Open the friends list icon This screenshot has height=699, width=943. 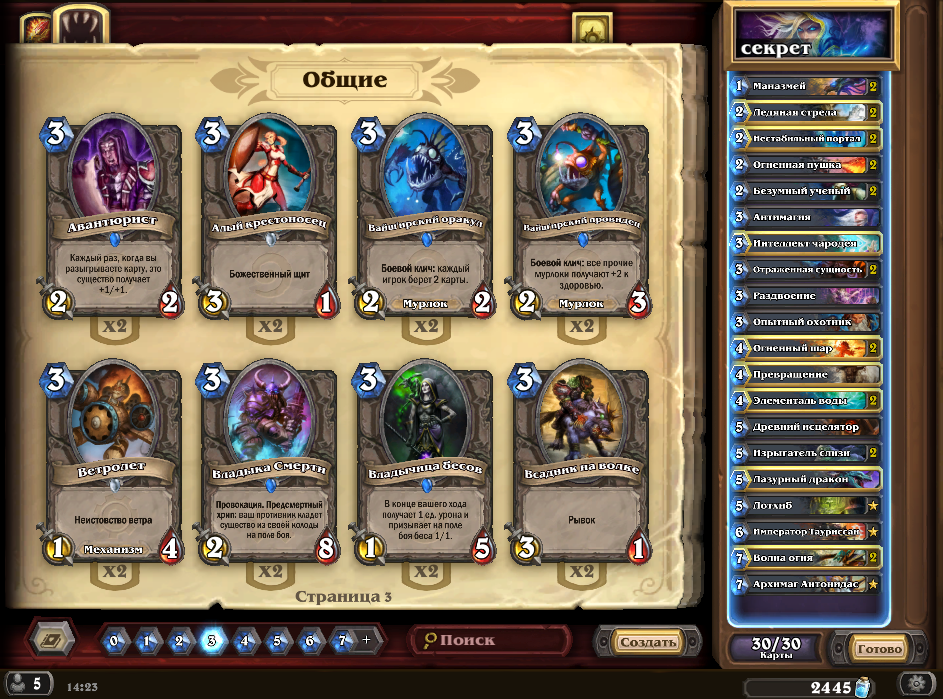click(26, 684)
